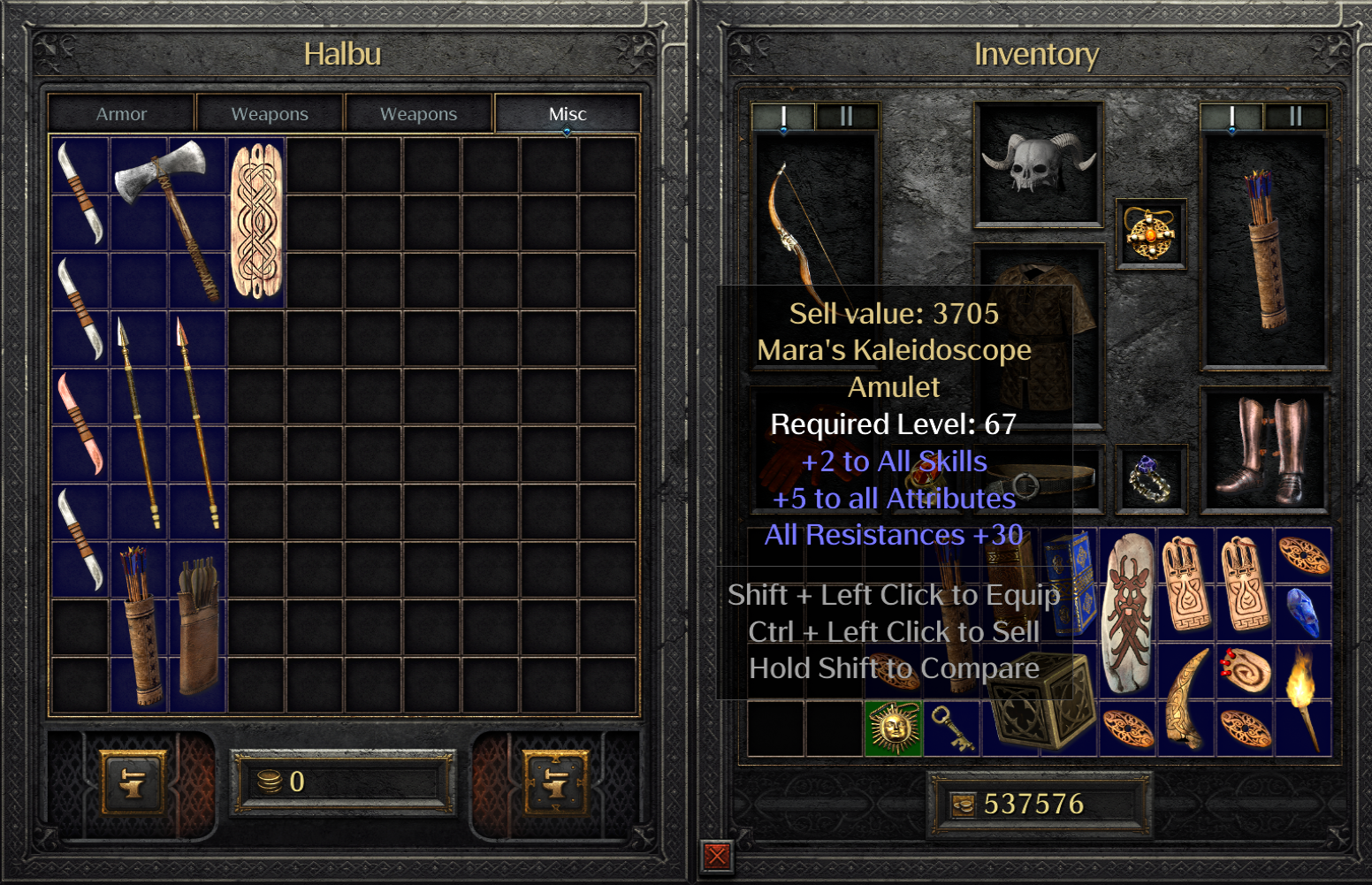
Task: Open the Misc tab
Action: 568,113
